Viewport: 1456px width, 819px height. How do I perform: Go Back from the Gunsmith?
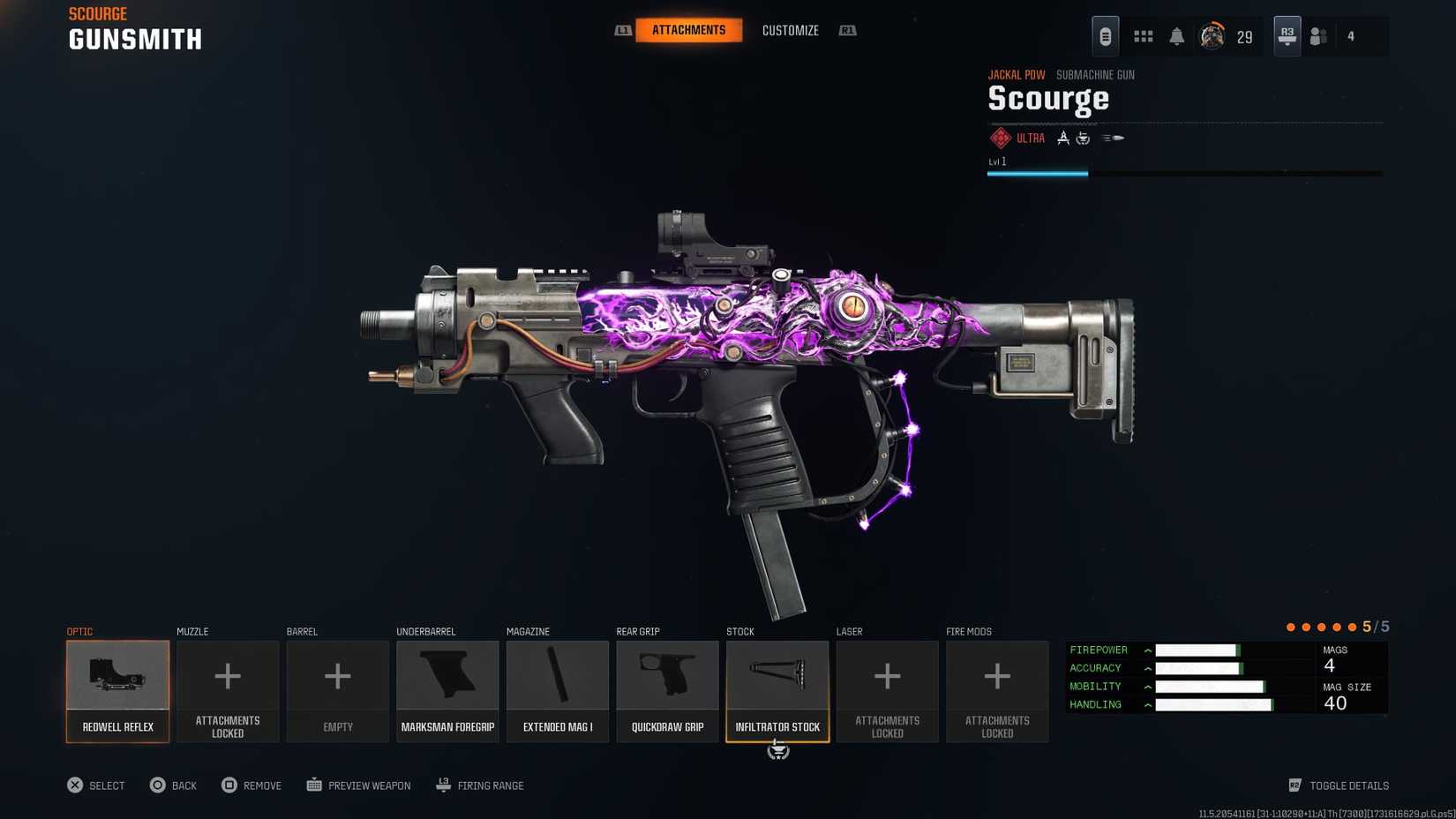coord(173,785)
